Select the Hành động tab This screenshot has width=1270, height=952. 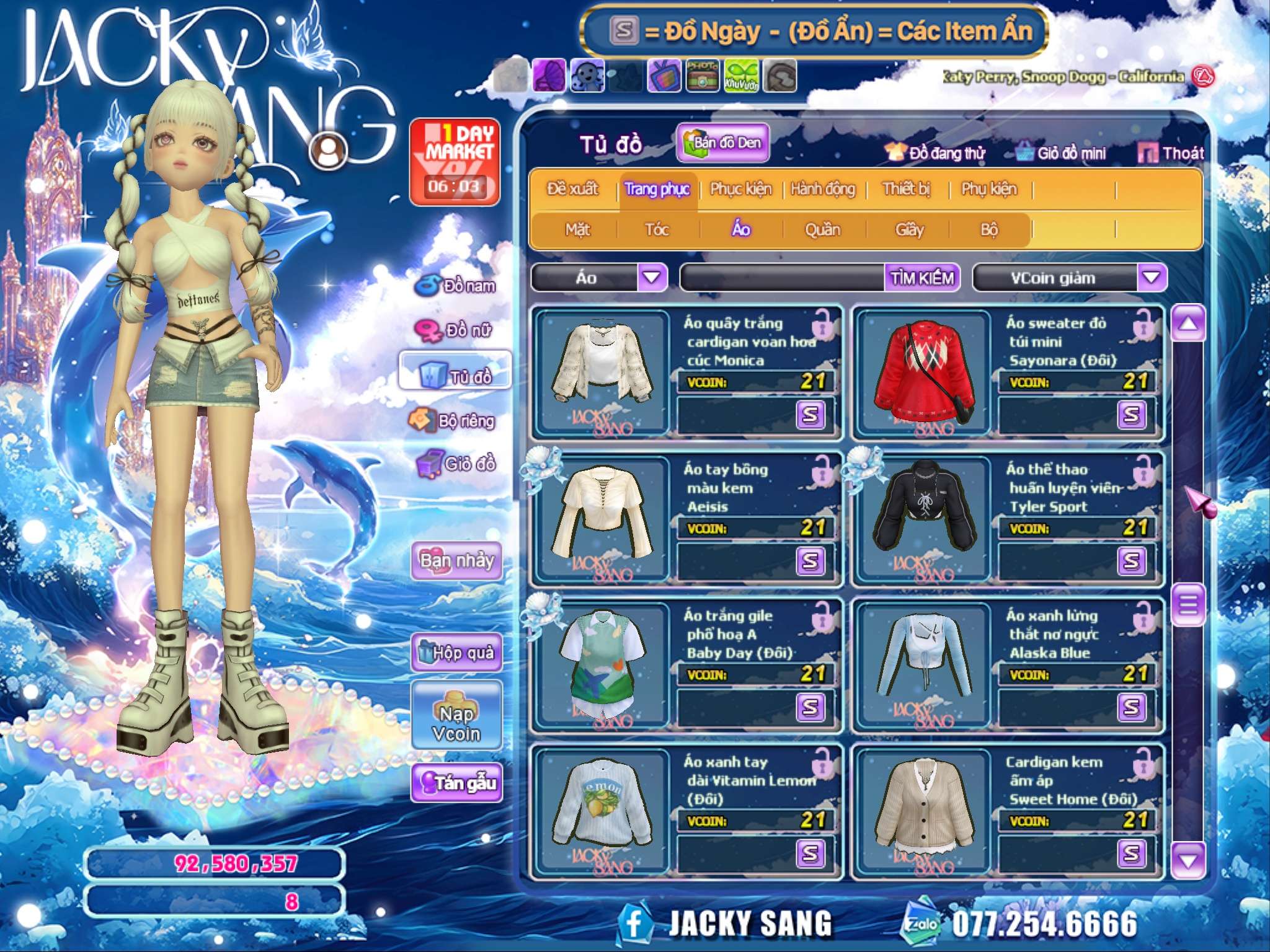823,189
